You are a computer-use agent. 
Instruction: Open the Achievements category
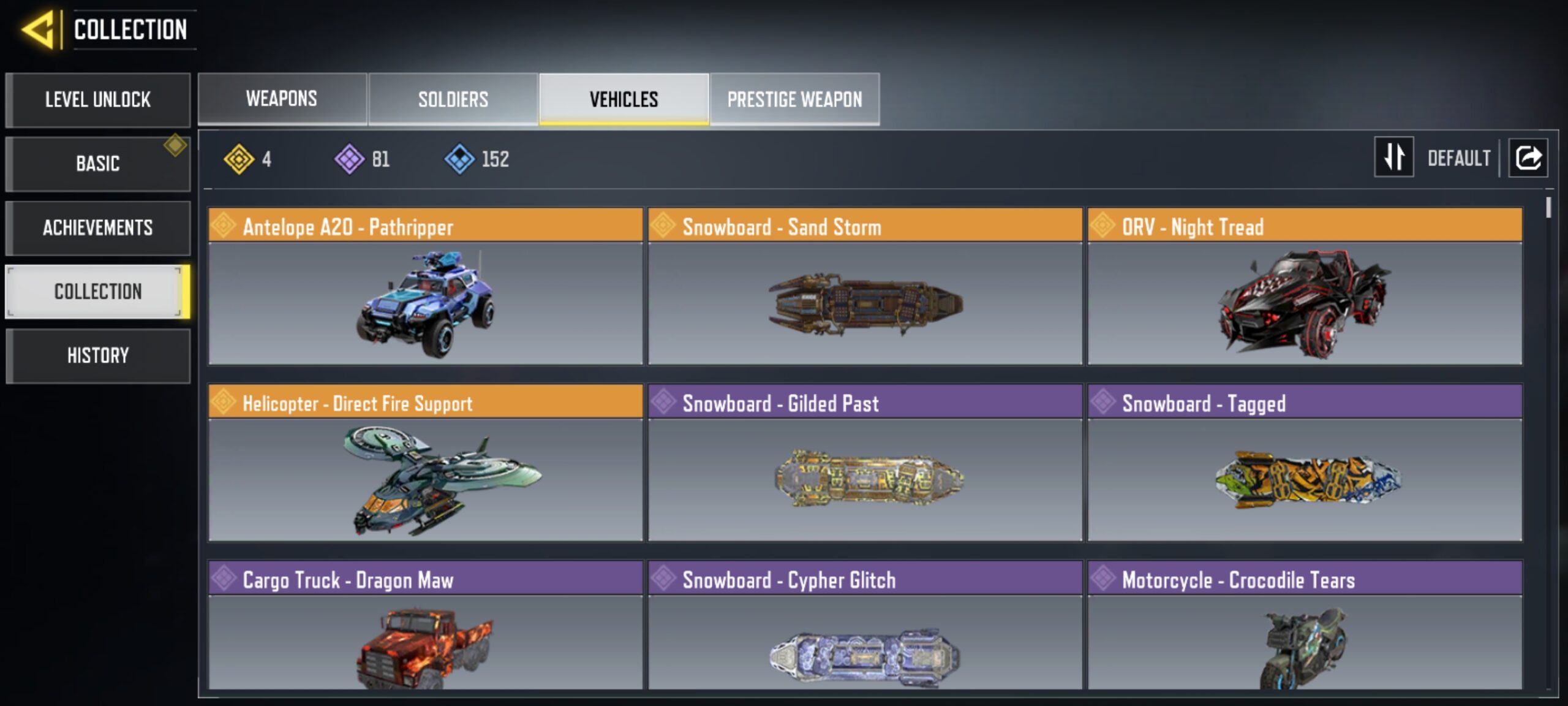point(98,227)
